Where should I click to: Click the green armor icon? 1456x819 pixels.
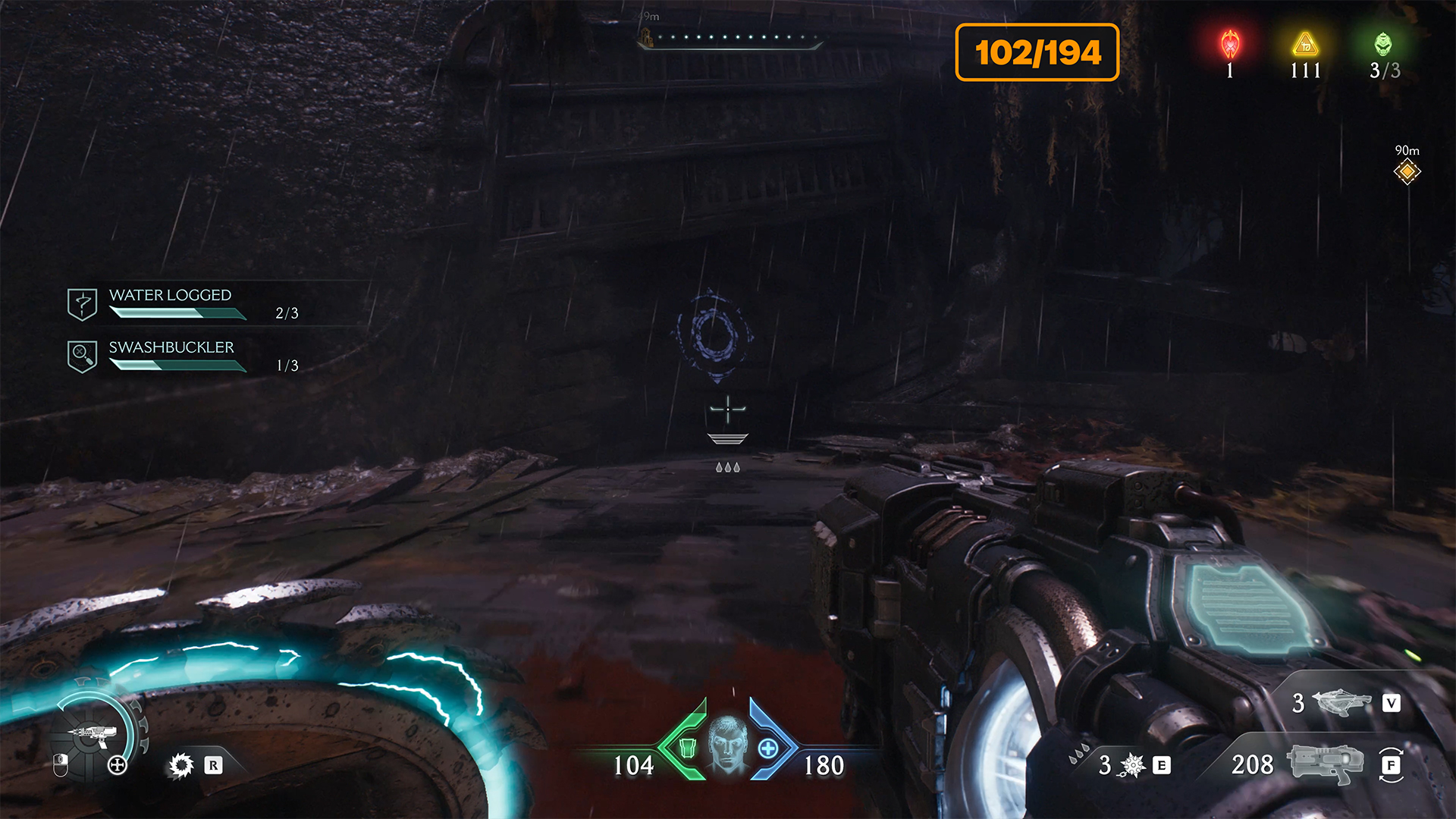(x=687, y=748)
